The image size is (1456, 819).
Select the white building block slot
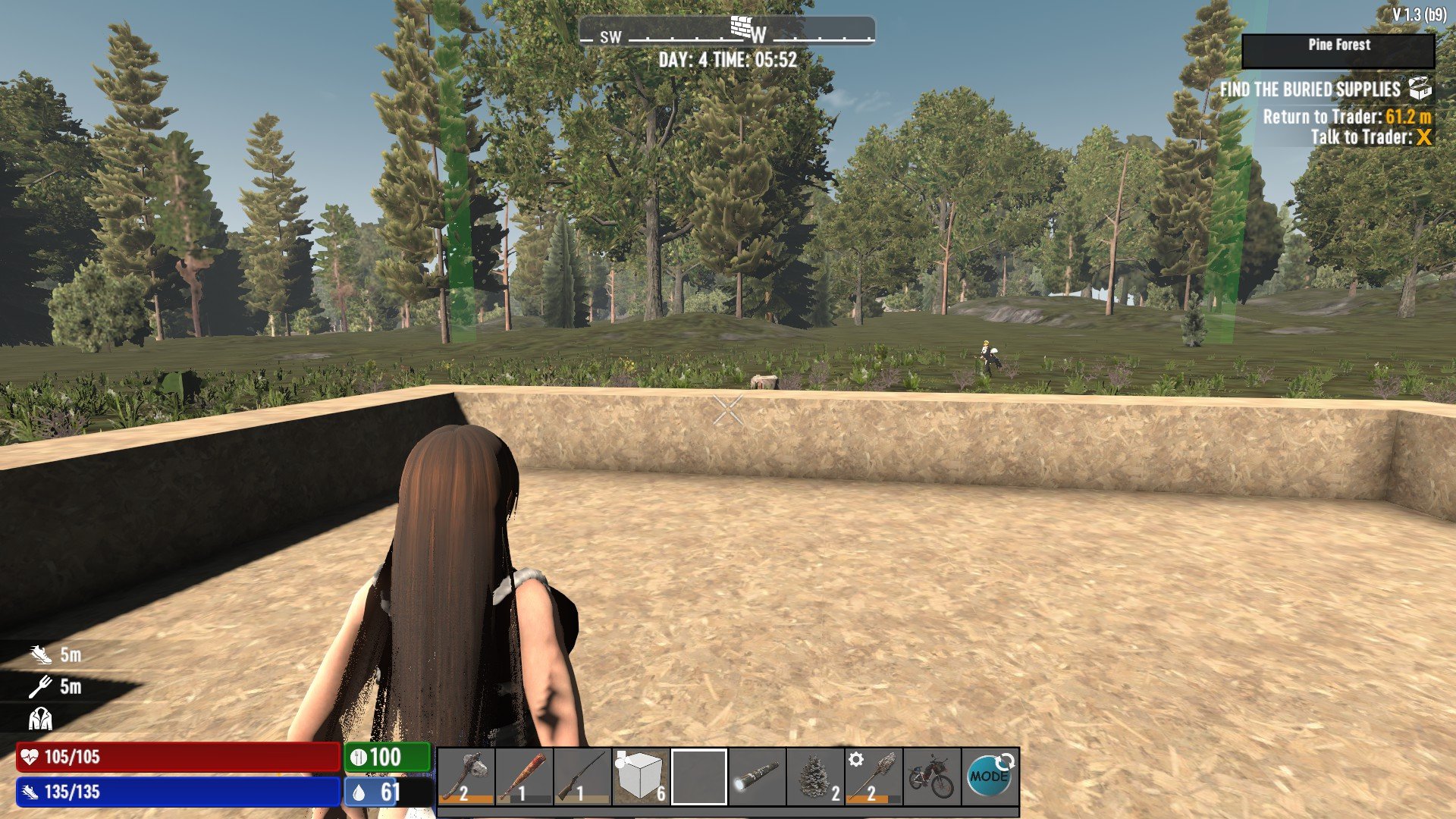pos(641,777)
